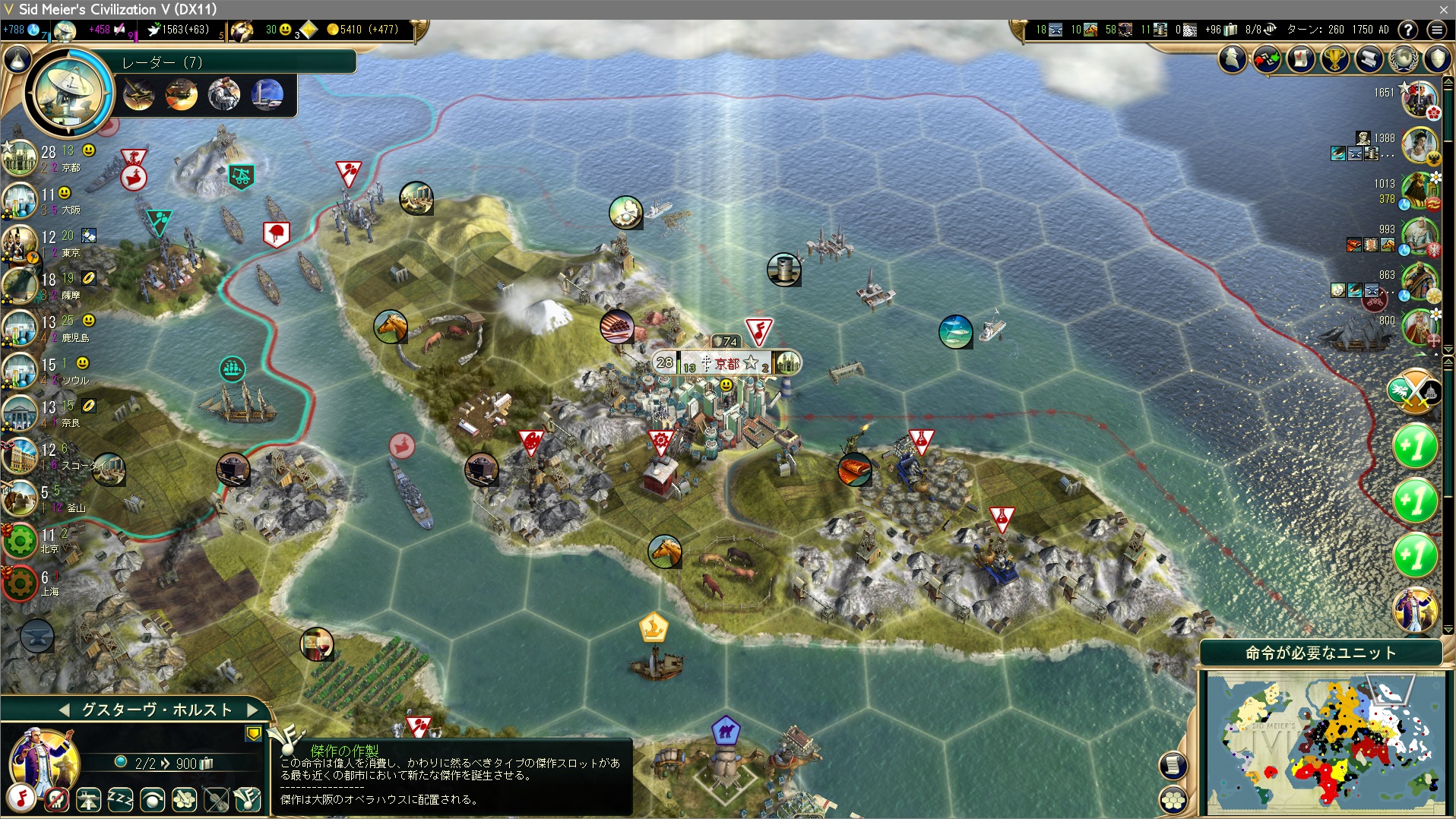Open the World Congress globe icon
The width and height of the screenshot is (1456, 819).
click(x=1403, y=58)
